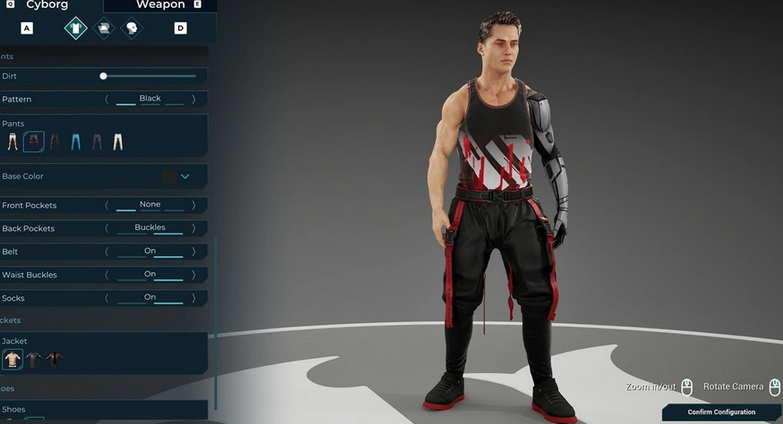783x424 pixels.
Task: Choose the red and black jacket thumbnail
Action: [54, 359]
